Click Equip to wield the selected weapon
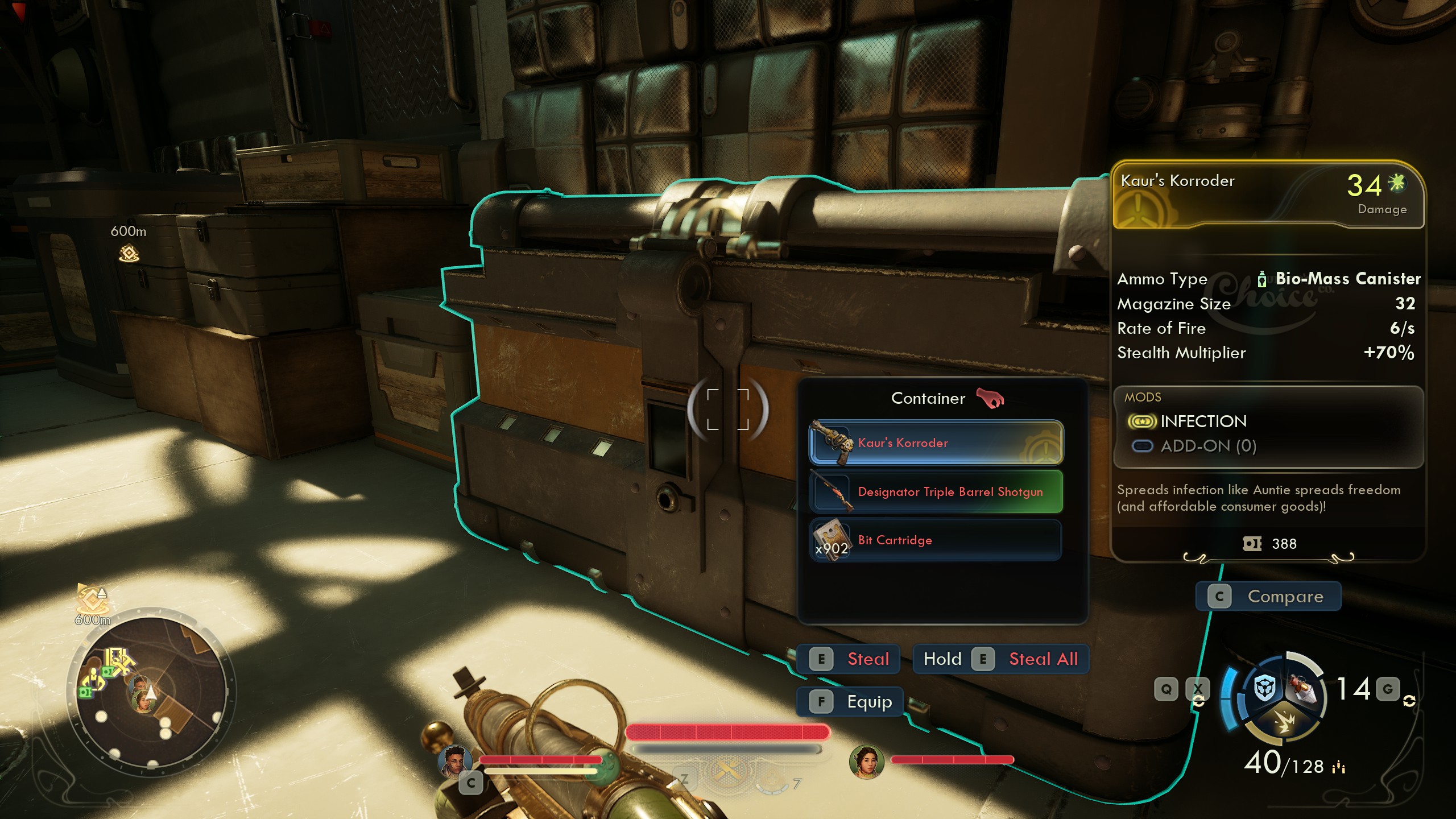The image size is (1456, 819). [850, 701]
